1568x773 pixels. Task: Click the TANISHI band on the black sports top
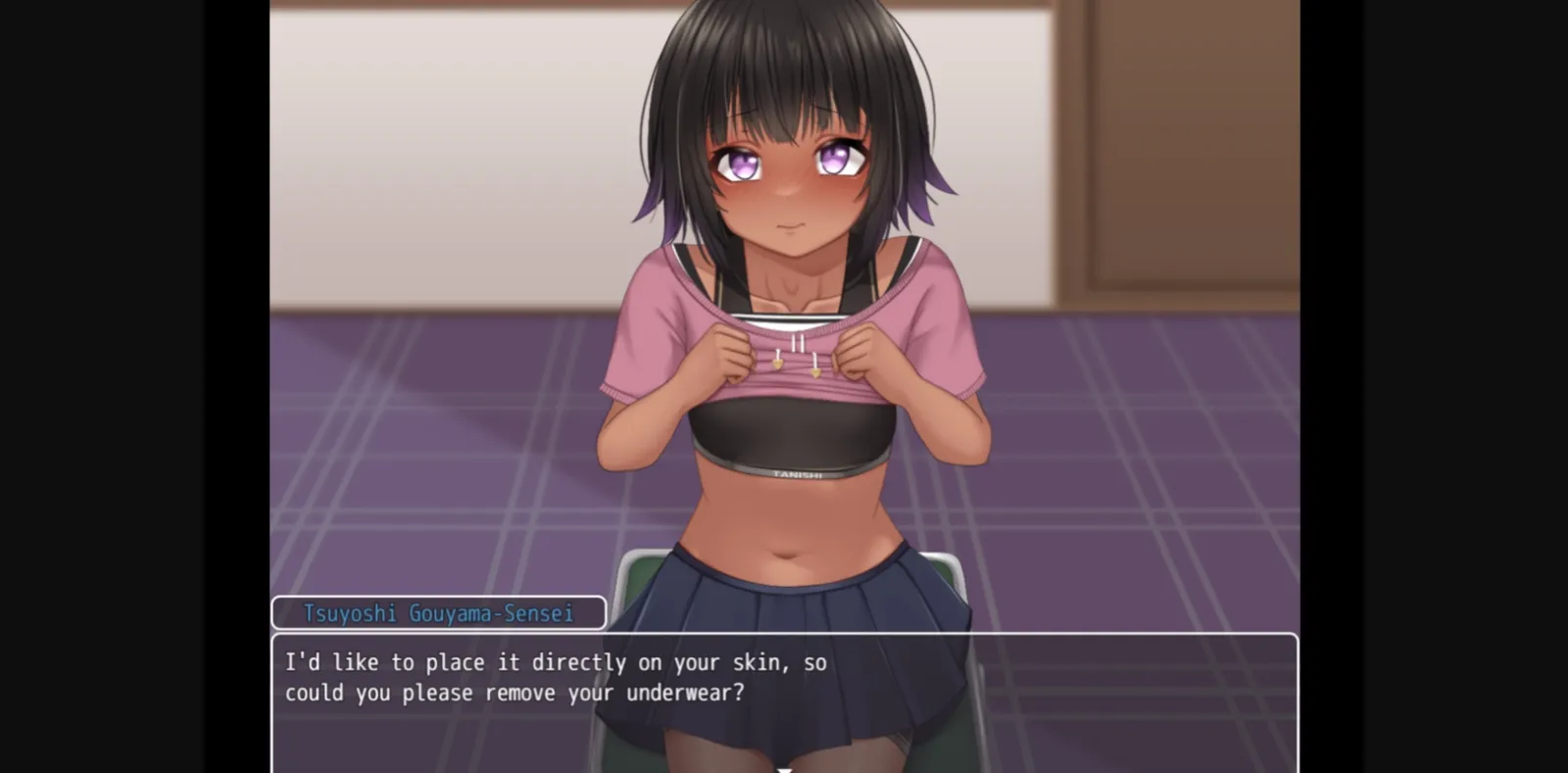(796, 474)
